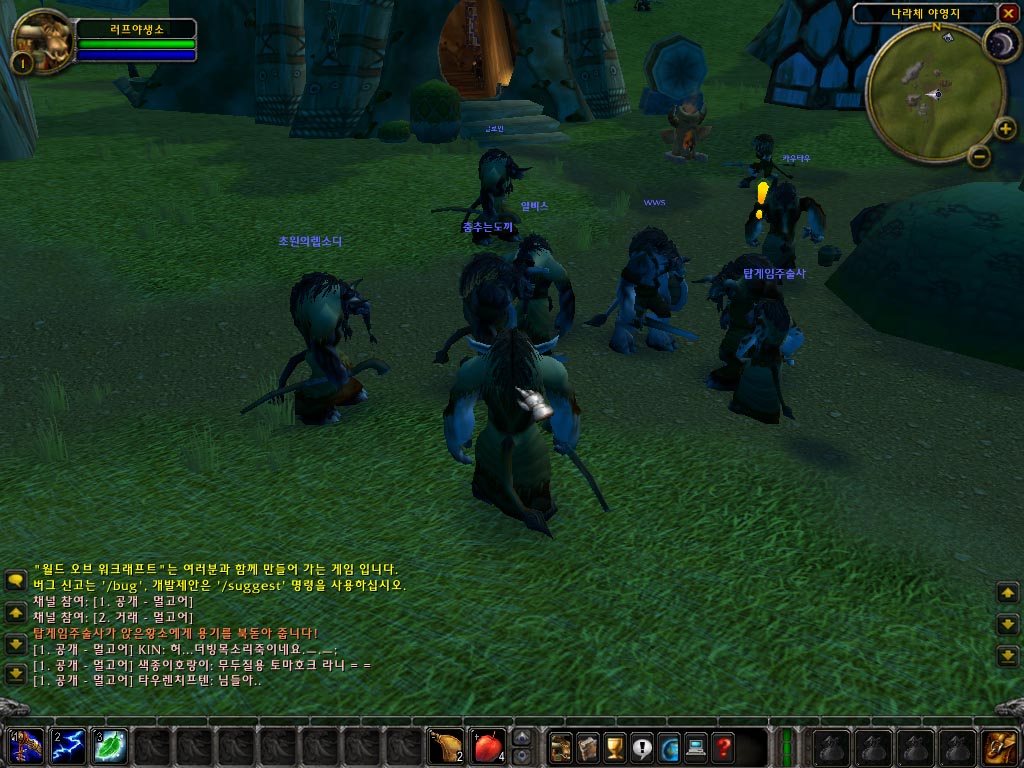This screenshot has height=768, width=1024.
Task: Open the blue crescent social icon
Action: click(668, 747)
